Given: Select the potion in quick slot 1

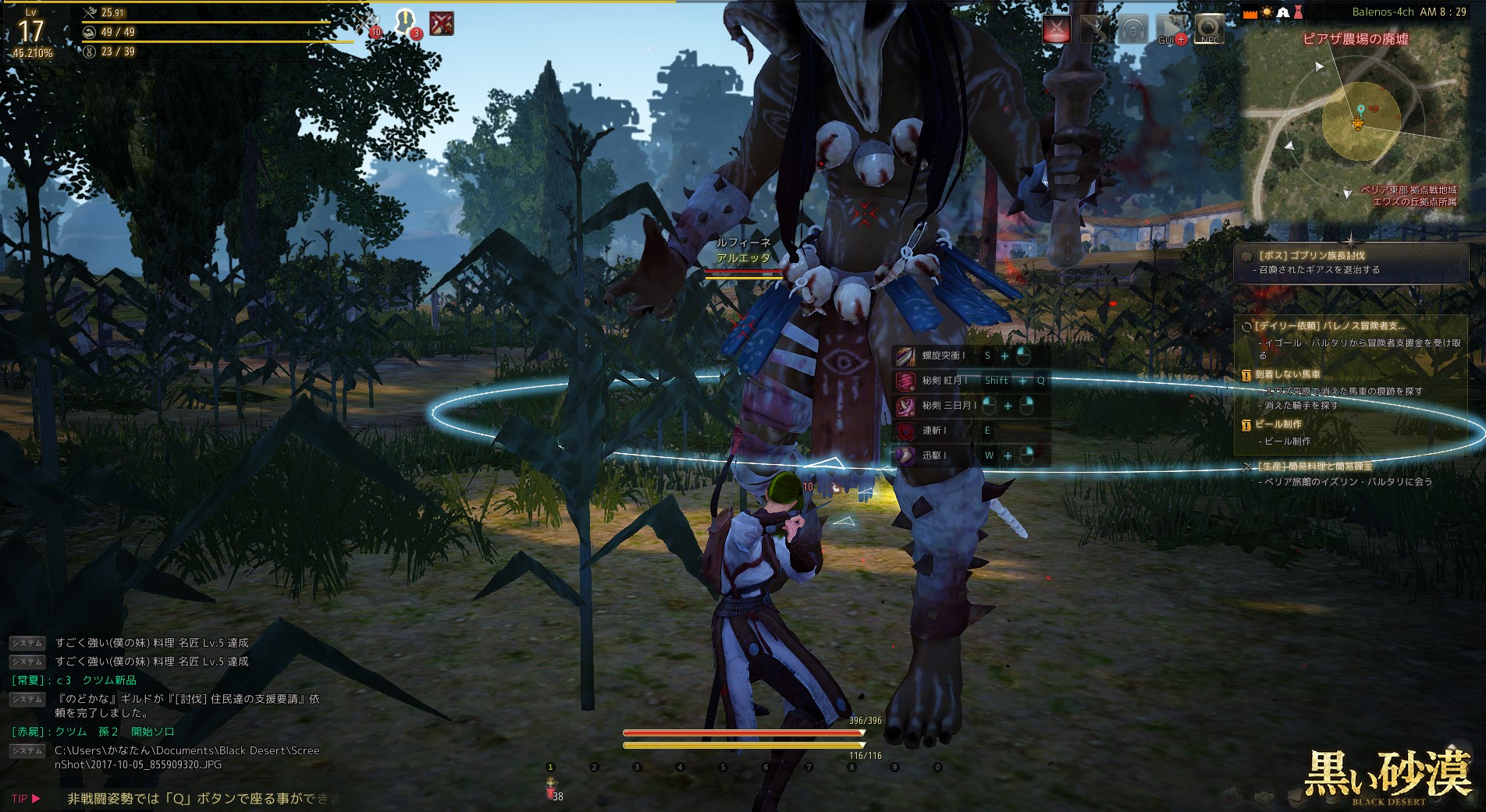Looking at the screenshot, I should click(x=551, y=786).
